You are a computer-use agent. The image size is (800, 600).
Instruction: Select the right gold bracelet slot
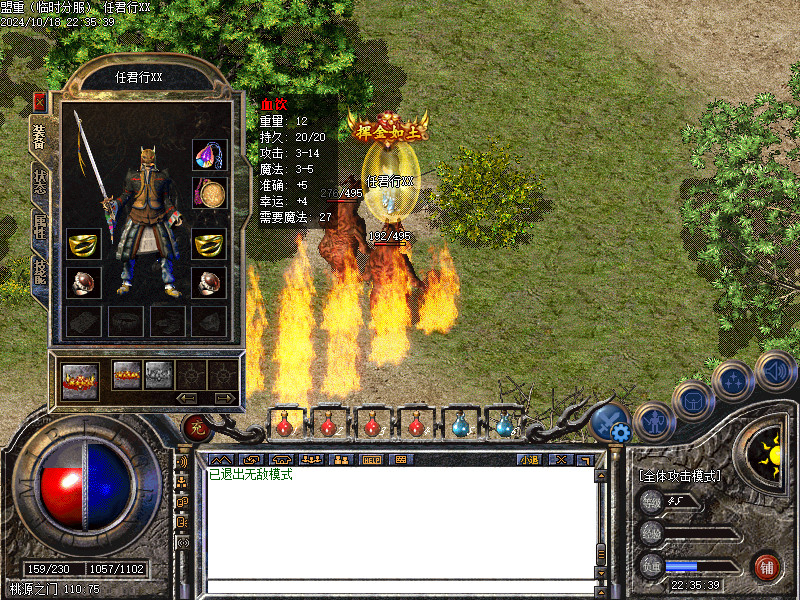[209, 243]
